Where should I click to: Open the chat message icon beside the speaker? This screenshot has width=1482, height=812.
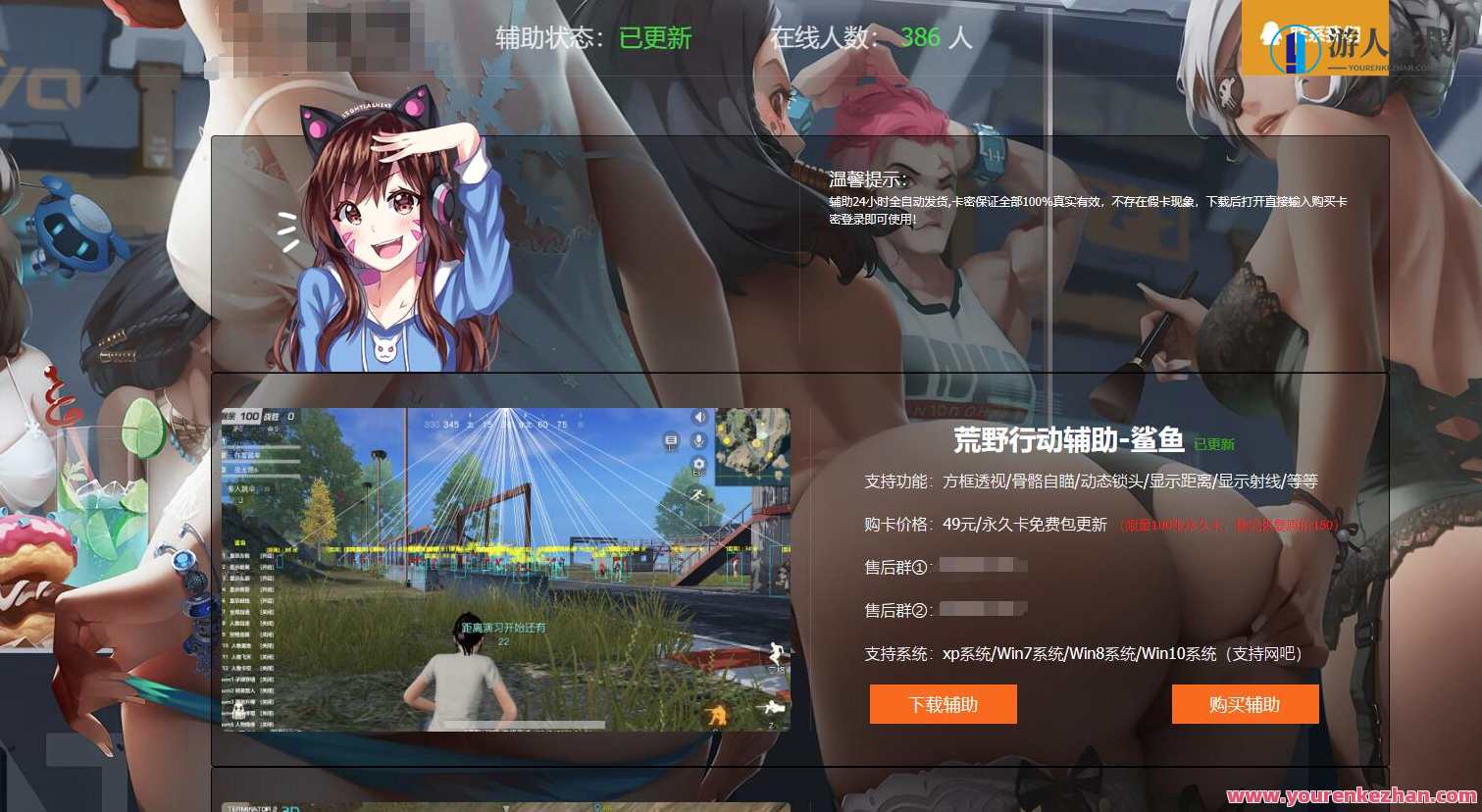669,438
